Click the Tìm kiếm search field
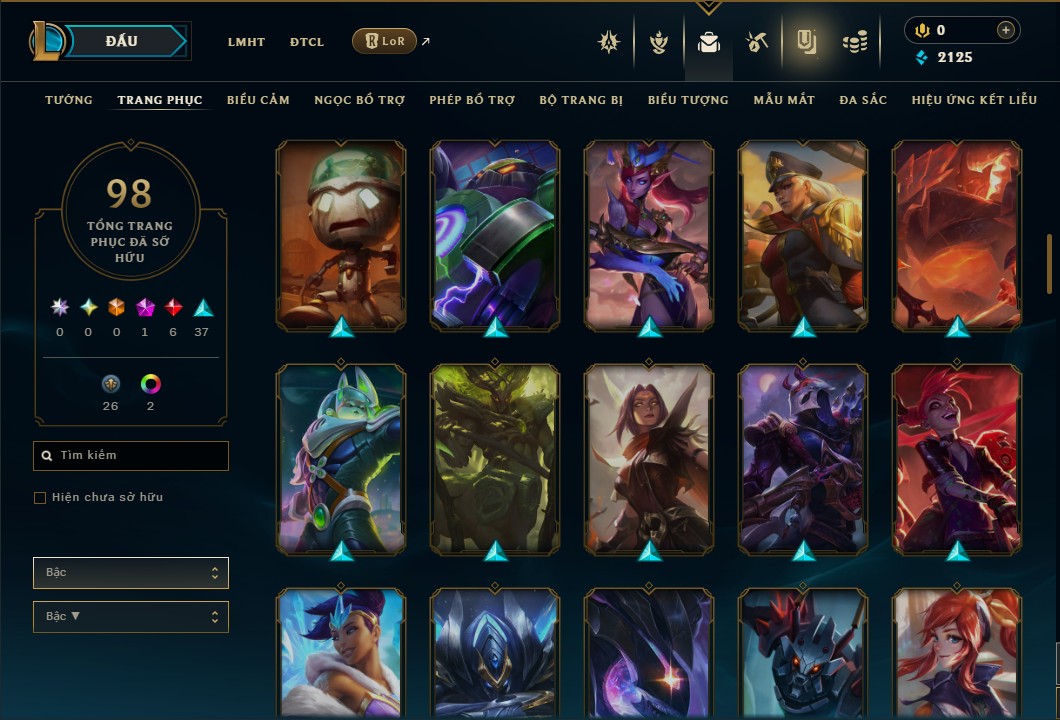1060x720 pixels. click(131, 456)
